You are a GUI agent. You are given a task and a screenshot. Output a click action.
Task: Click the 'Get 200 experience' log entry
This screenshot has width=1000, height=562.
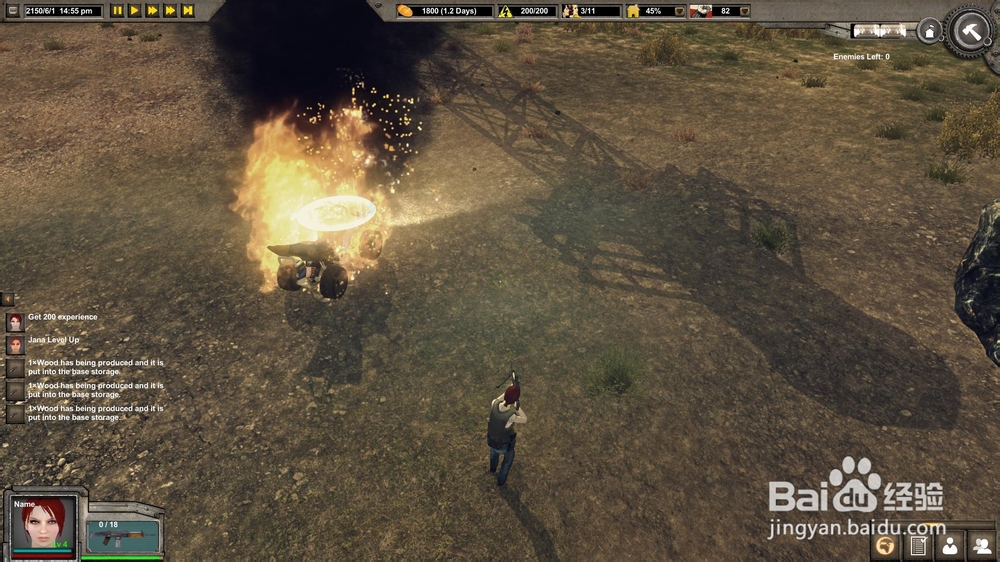[62, 317]
